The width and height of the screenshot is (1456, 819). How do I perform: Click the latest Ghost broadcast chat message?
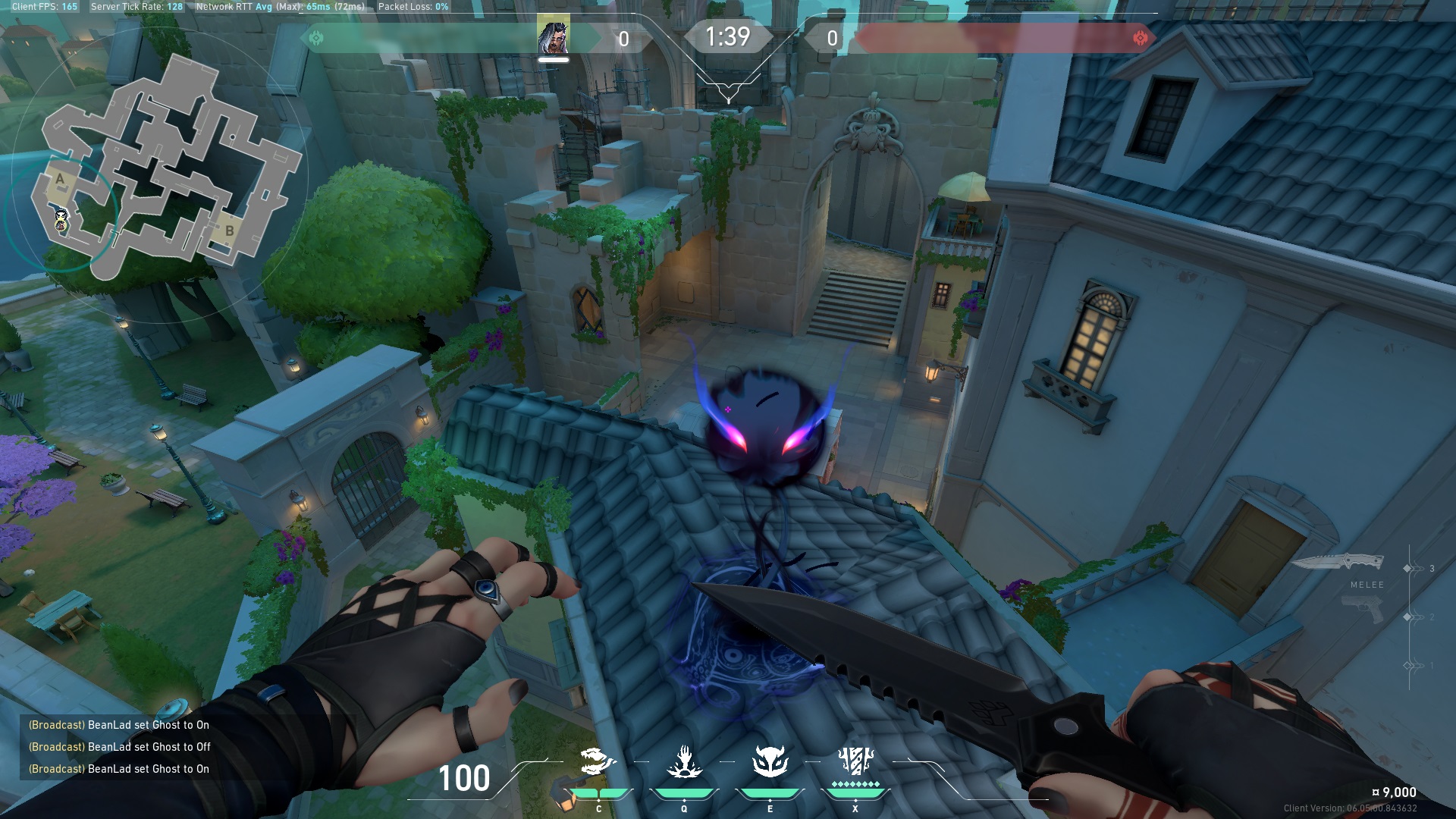tap(119, 769)
